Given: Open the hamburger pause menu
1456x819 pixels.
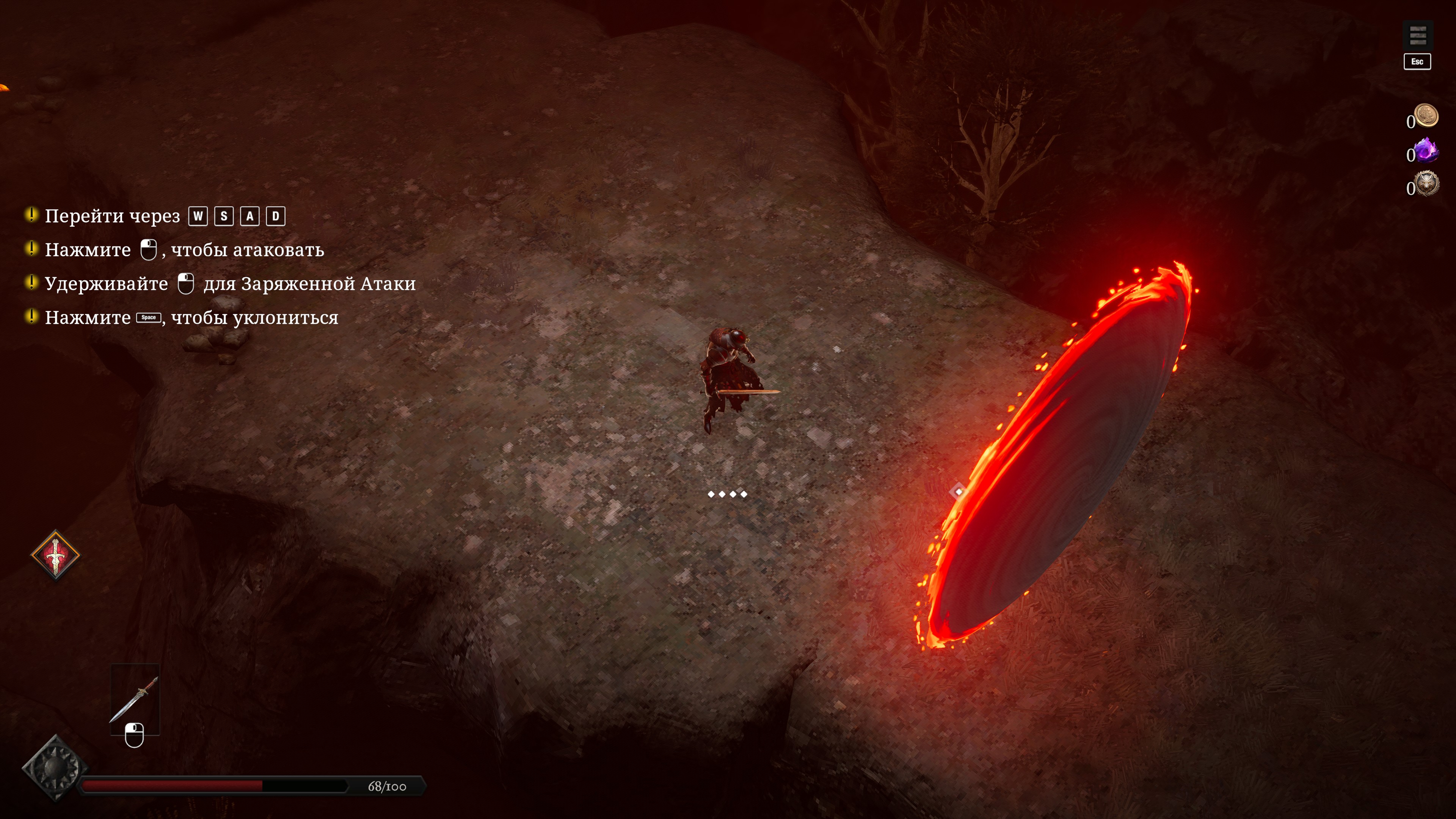Looking at the screenshot, I should [1417, 36].
